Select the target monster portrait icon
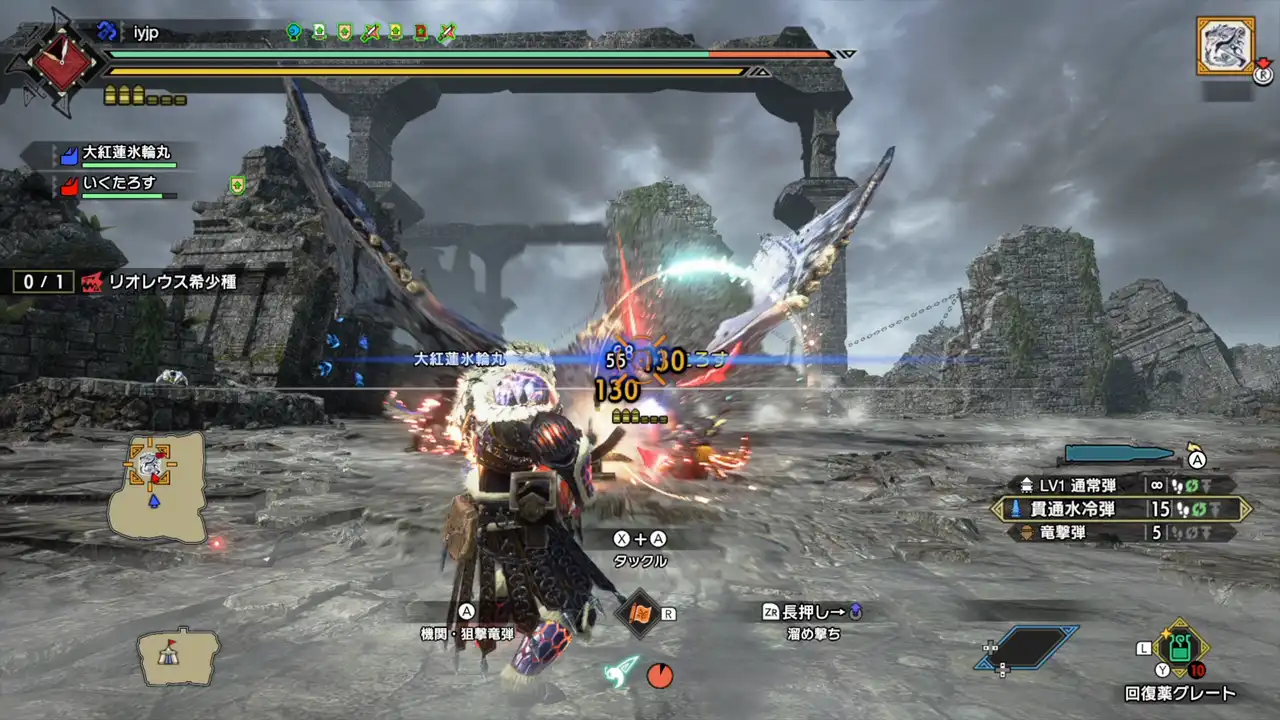 tap(1225, 45)
